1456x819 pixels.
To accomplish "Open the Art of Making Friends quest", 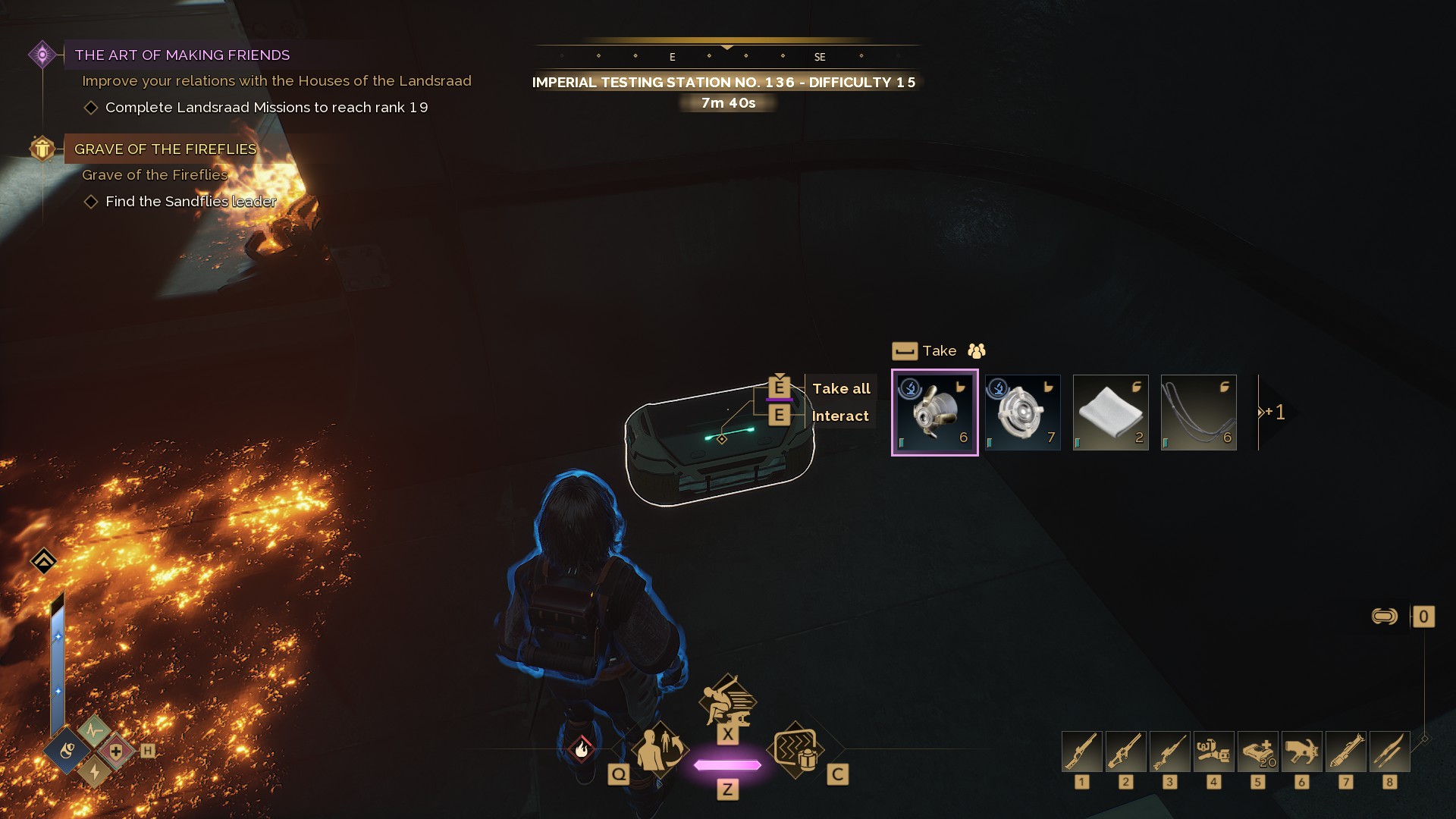I will click(182, 55).
